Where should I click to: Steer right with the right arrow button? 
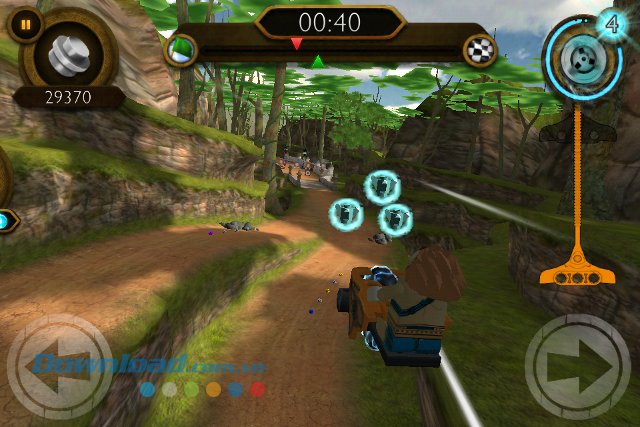click(578, 366)
